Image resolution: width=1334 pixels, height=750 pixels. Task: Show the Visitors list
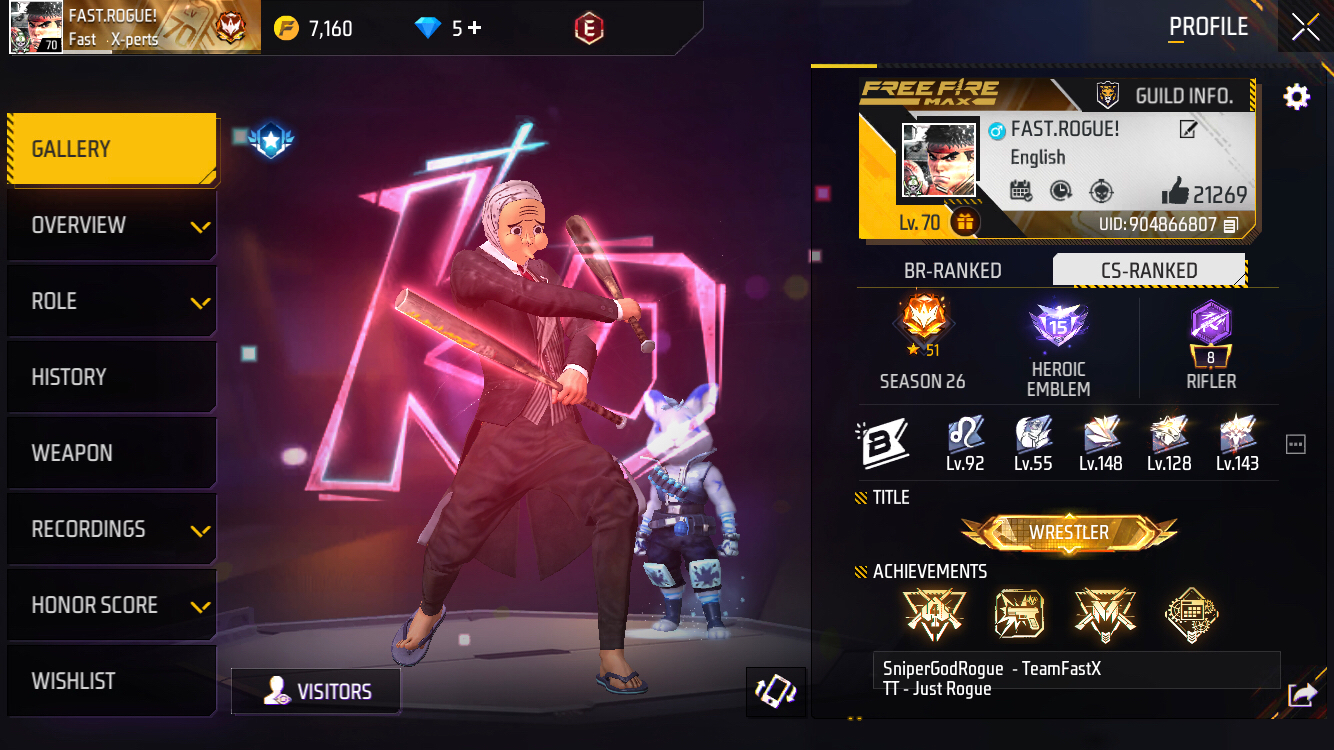[x=316, y=692]
